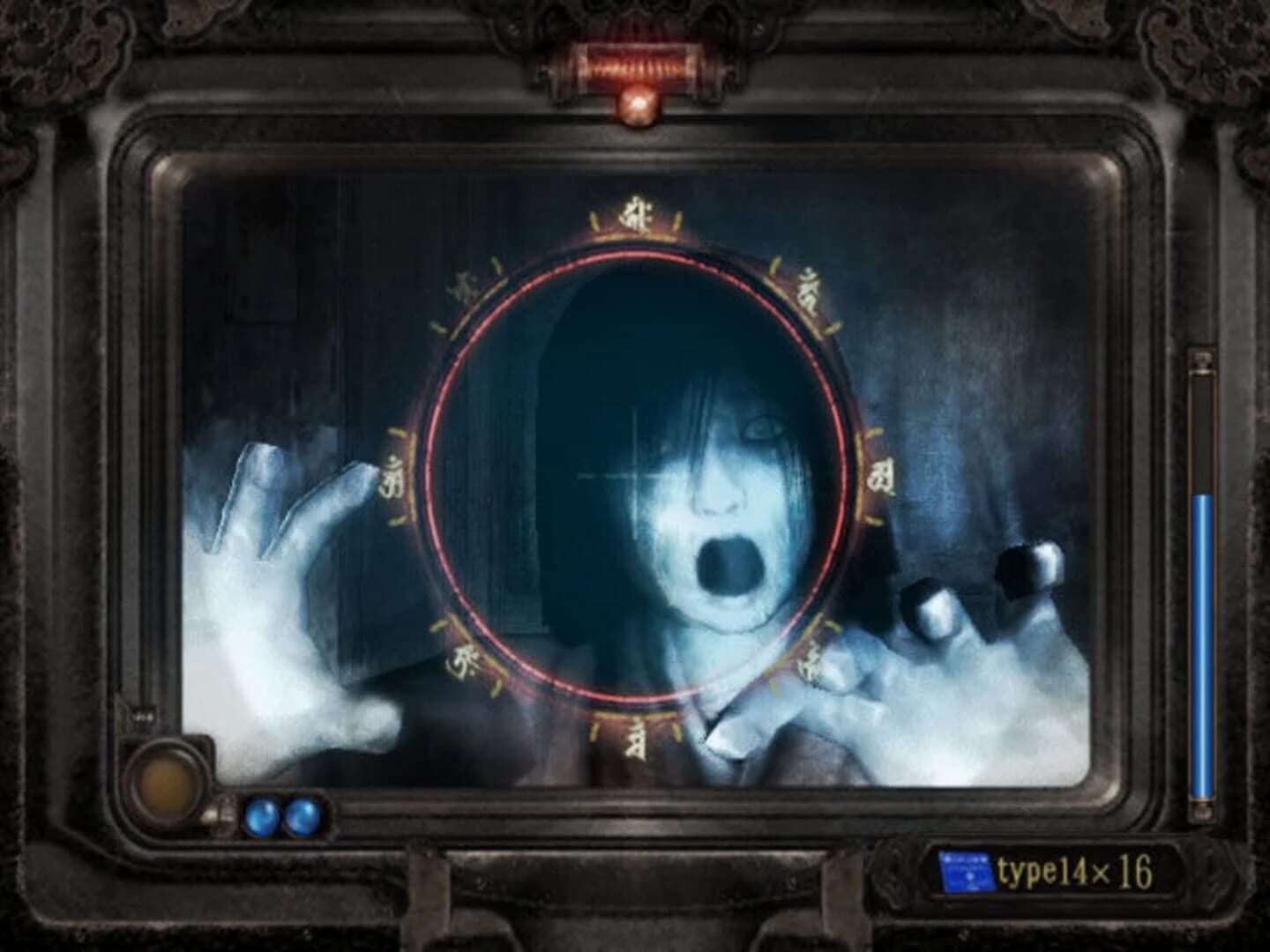
Task: Click the blue spirit power gauge bar
Action: [1201, 635]
